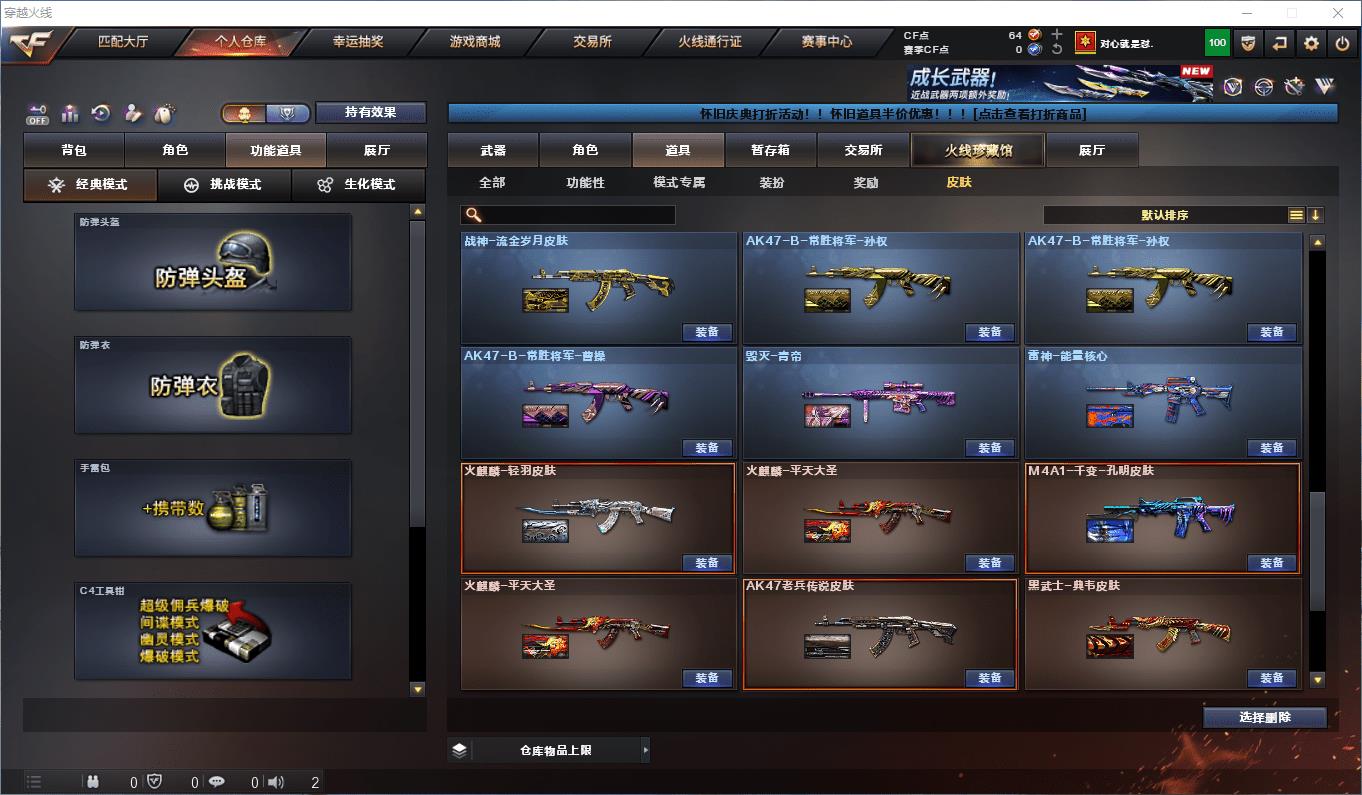This screenshot has height=795, width=1362.
Task: Open the 幸运抽奖 lucky draw page
Action: point(357,42)
